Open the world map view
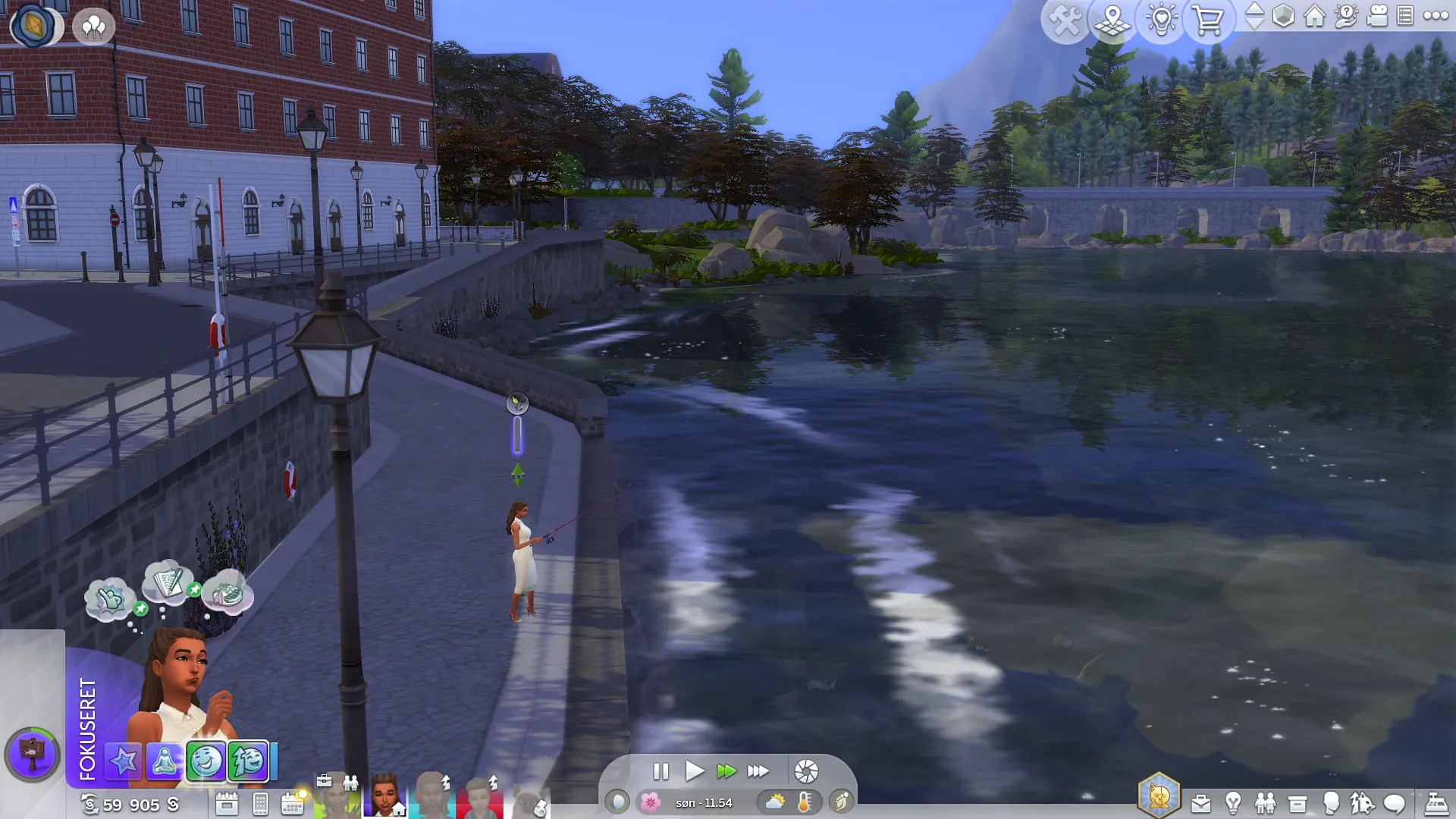Screen dimensions: 1456x819 [x=1112, y=20]
